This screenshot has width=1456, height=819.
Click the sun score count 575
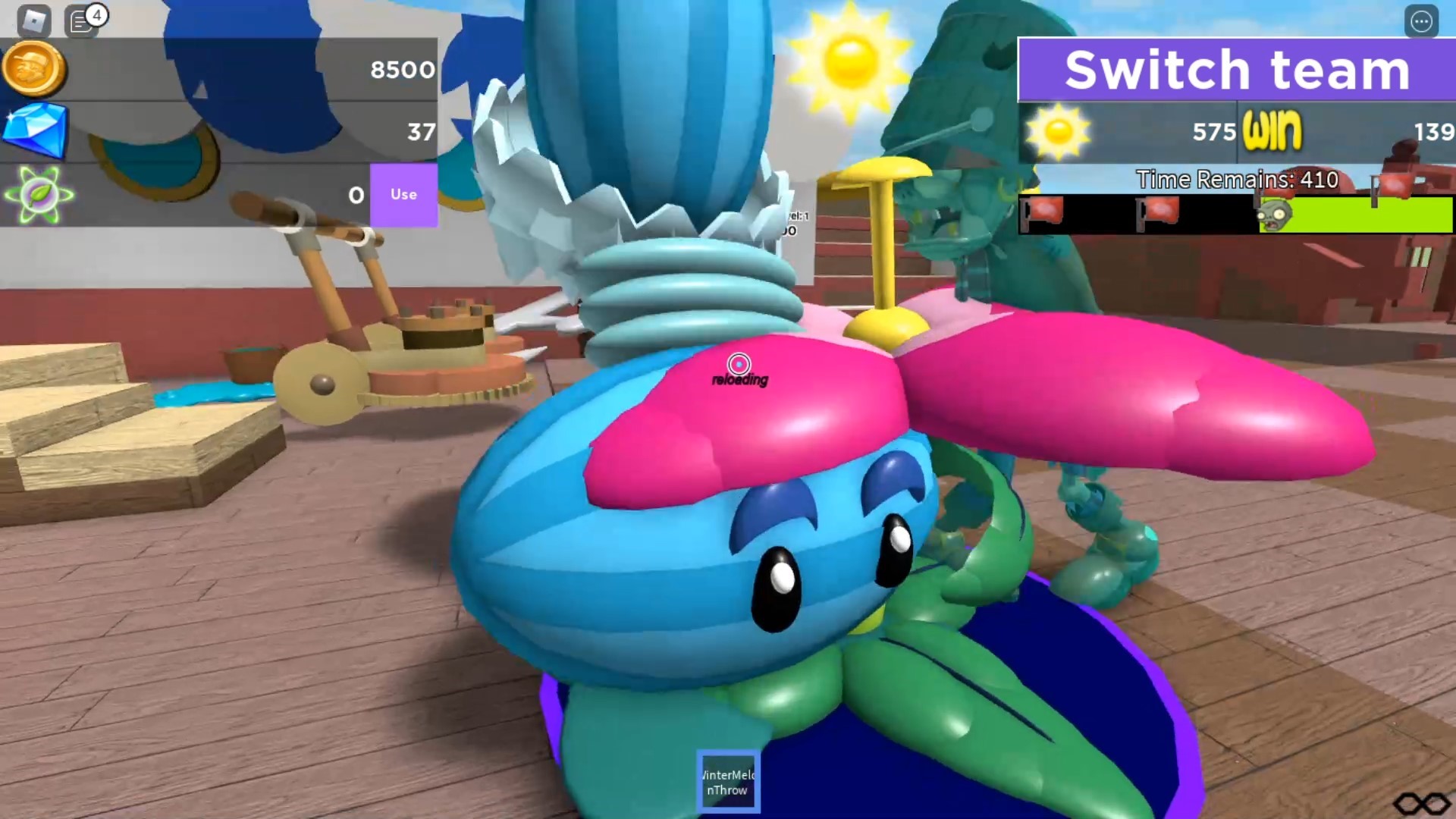coord(1213,131)
